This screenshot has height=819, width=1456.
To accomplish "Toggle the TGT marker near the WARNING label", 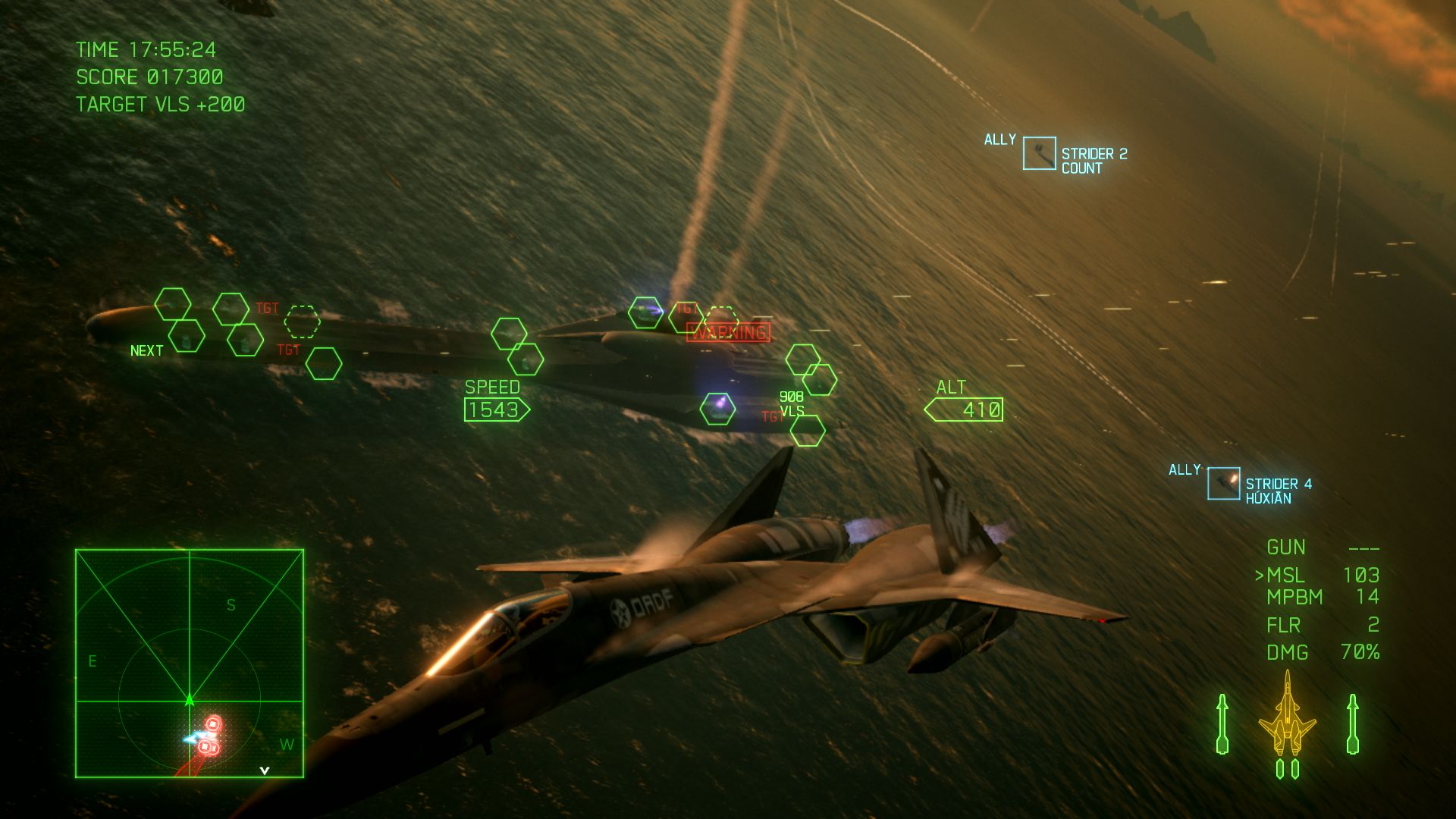I will coord(687,309).
